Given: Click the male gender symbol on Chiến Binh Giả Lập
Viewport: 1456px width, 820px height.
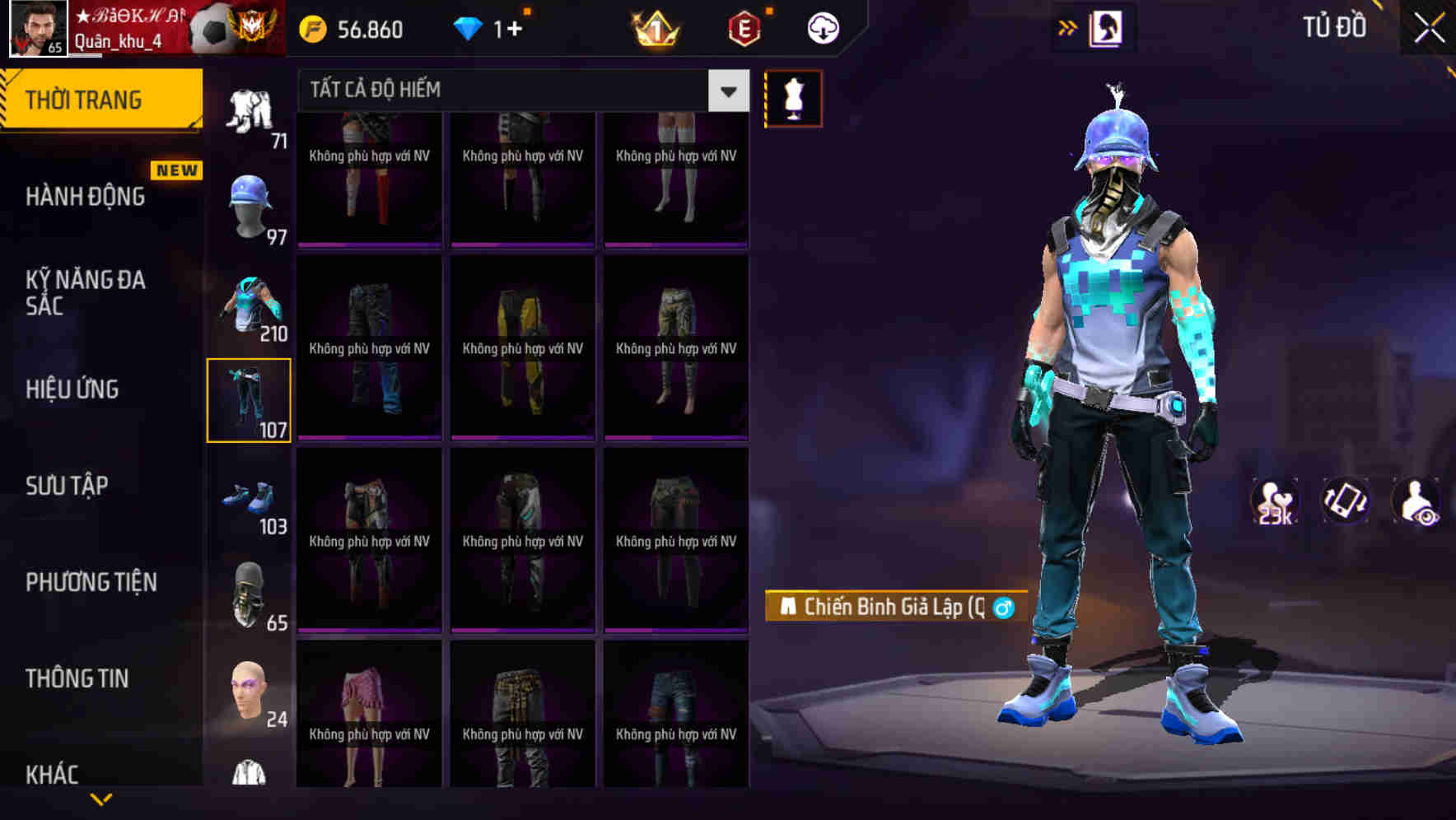Looking at the screenshot, I should (1001, 608).
